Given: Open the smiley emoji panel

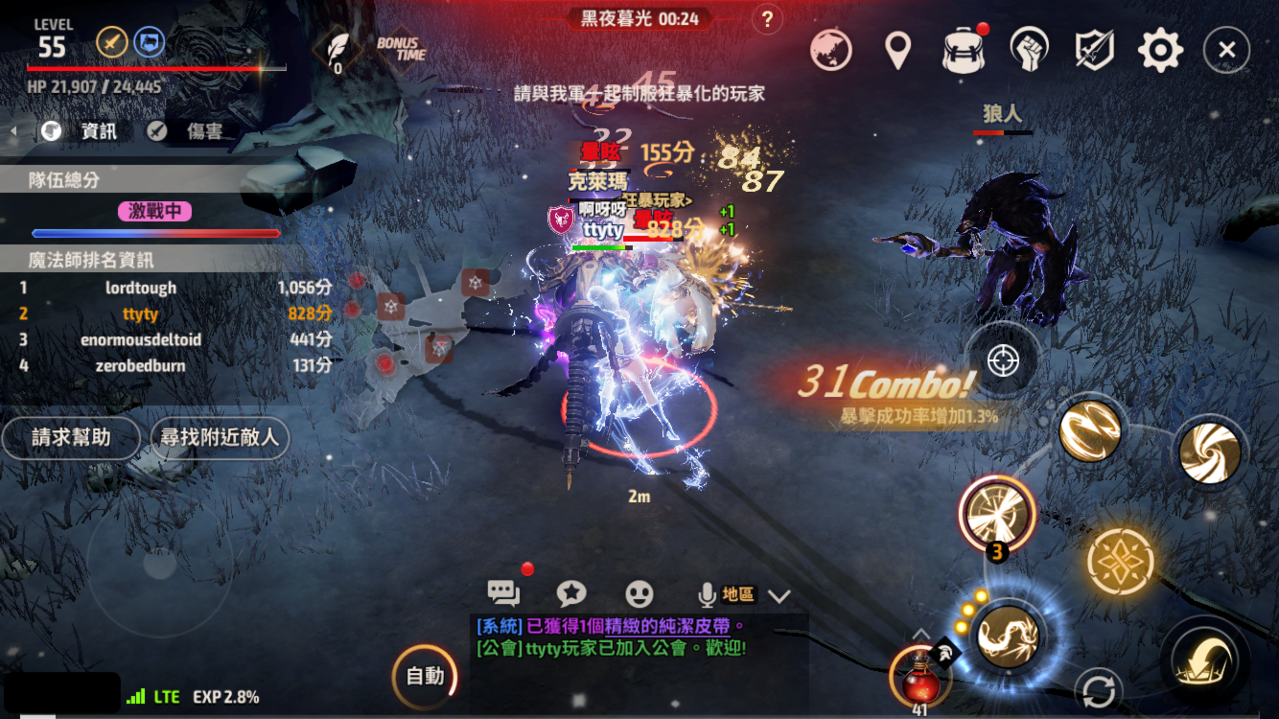Looking at the screenshot, I should point(639,594).
